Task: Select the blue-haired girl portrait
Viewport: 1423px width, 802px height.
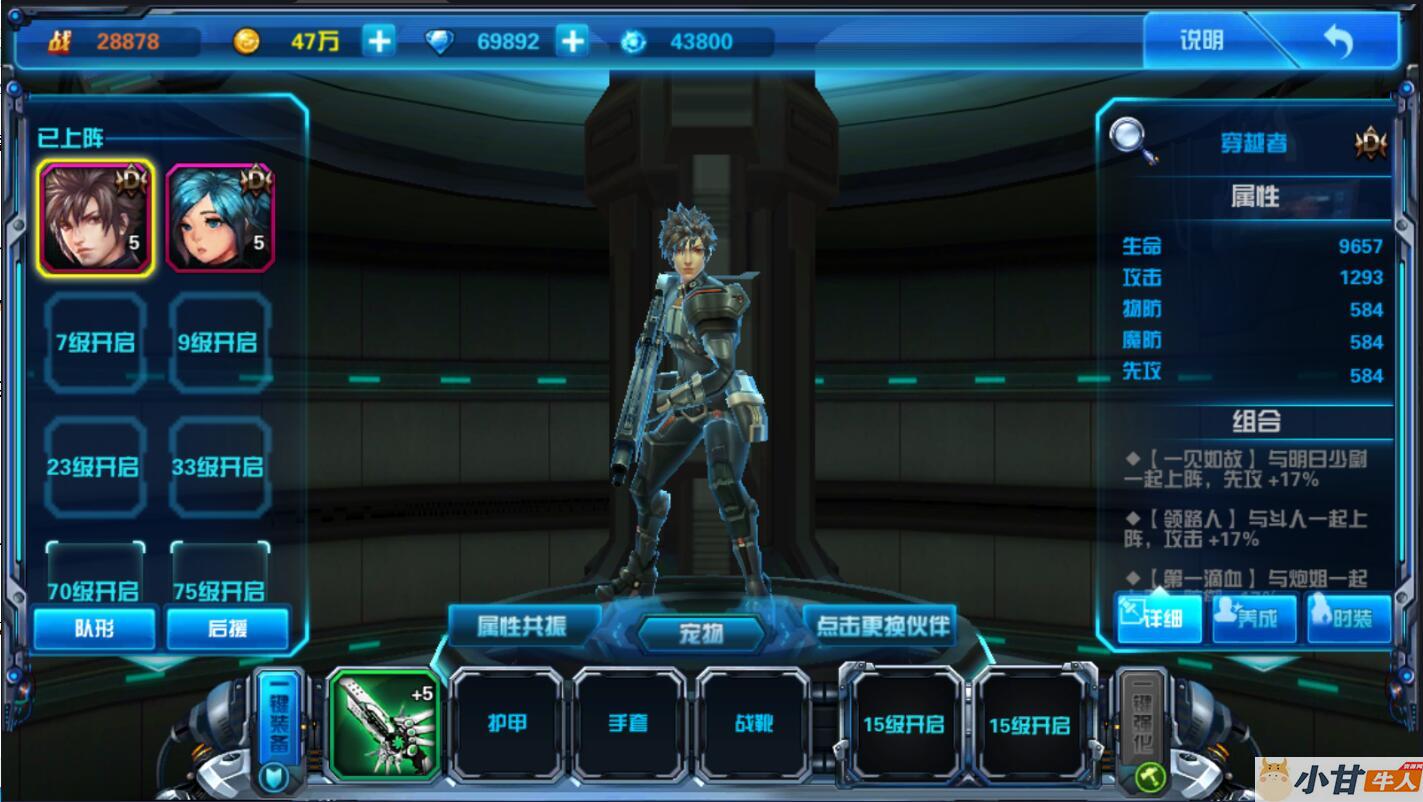Action: pos(220,217)
